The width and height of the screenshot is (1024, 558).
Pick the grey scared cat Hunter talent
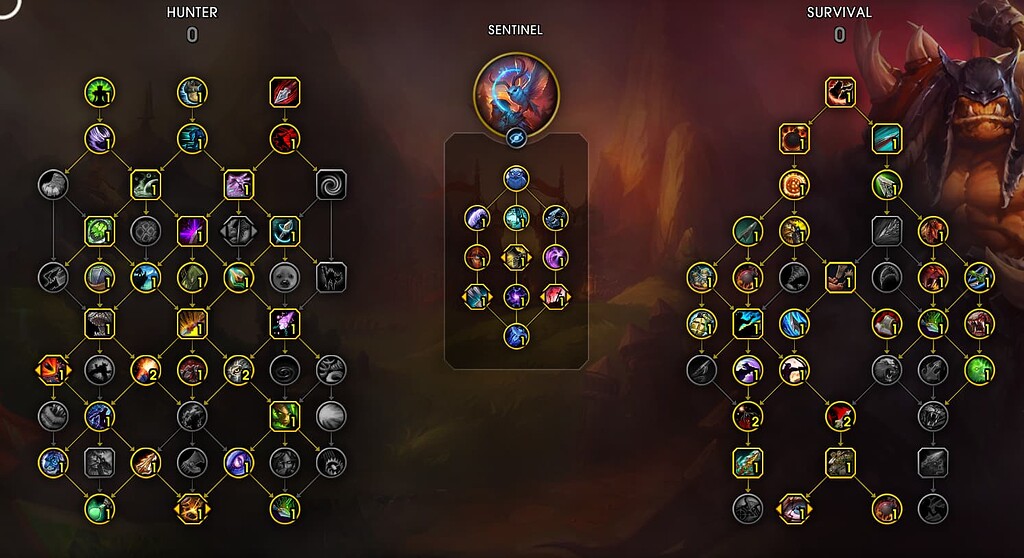(330, 276)
